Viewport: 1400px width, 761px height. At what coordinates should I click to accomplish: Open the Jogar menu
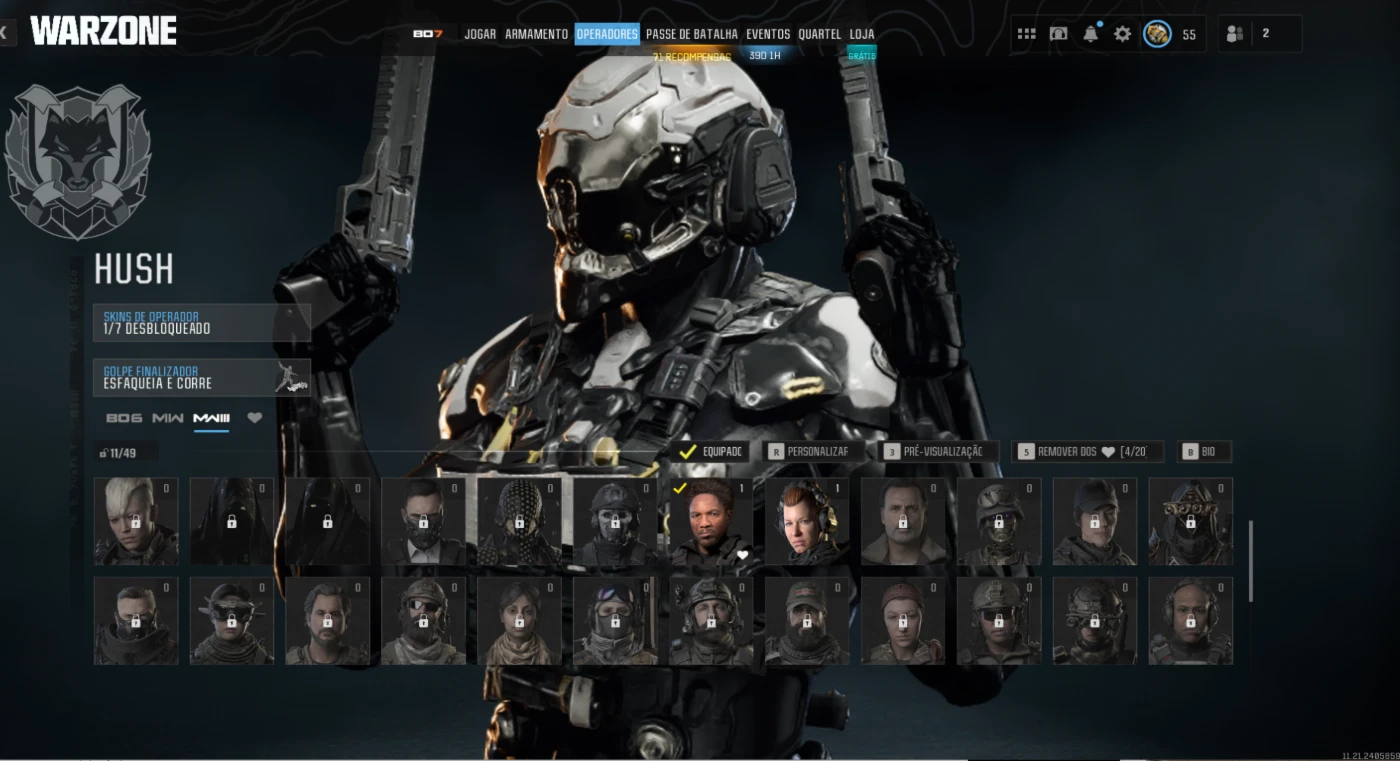(x=480, y=34)
